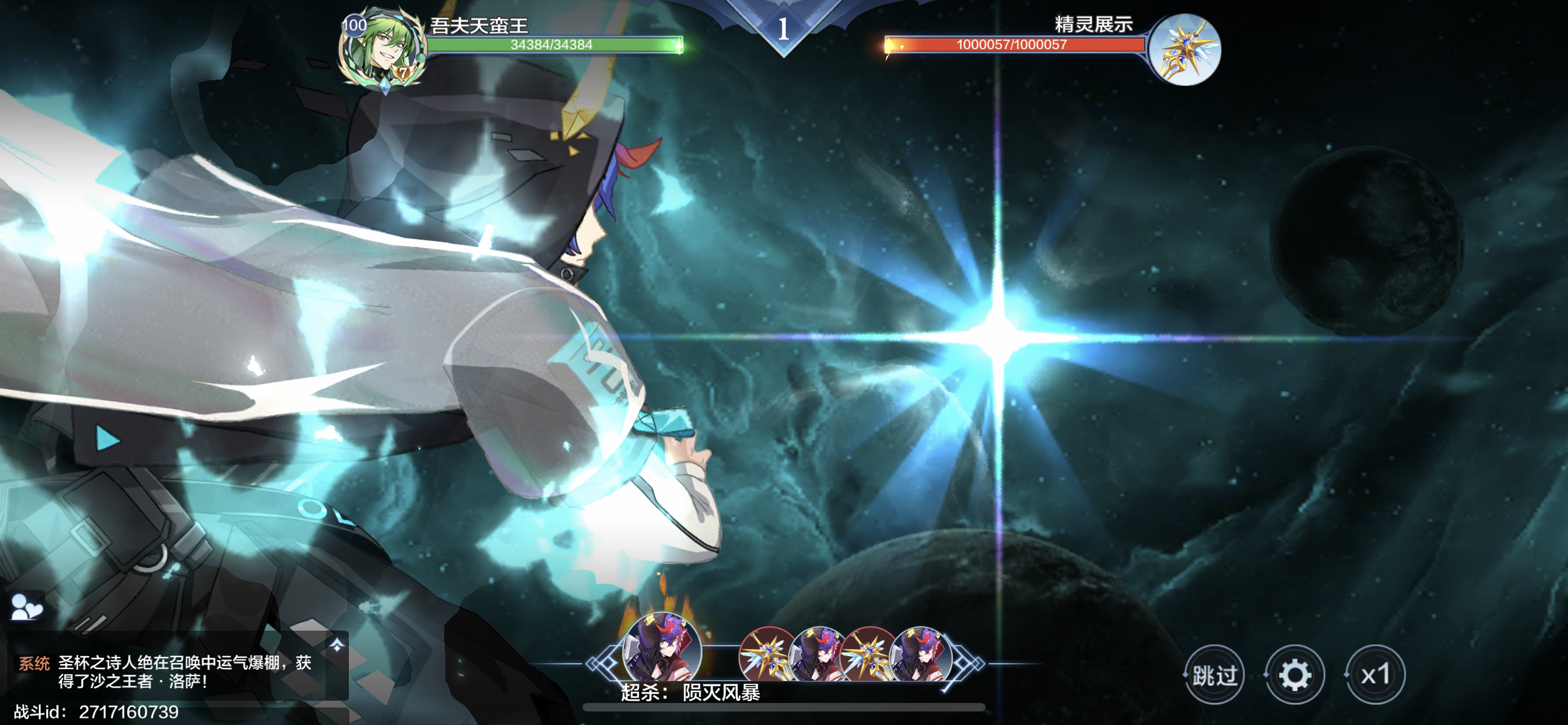Open the gear settings button

[x=1294, y=675]
